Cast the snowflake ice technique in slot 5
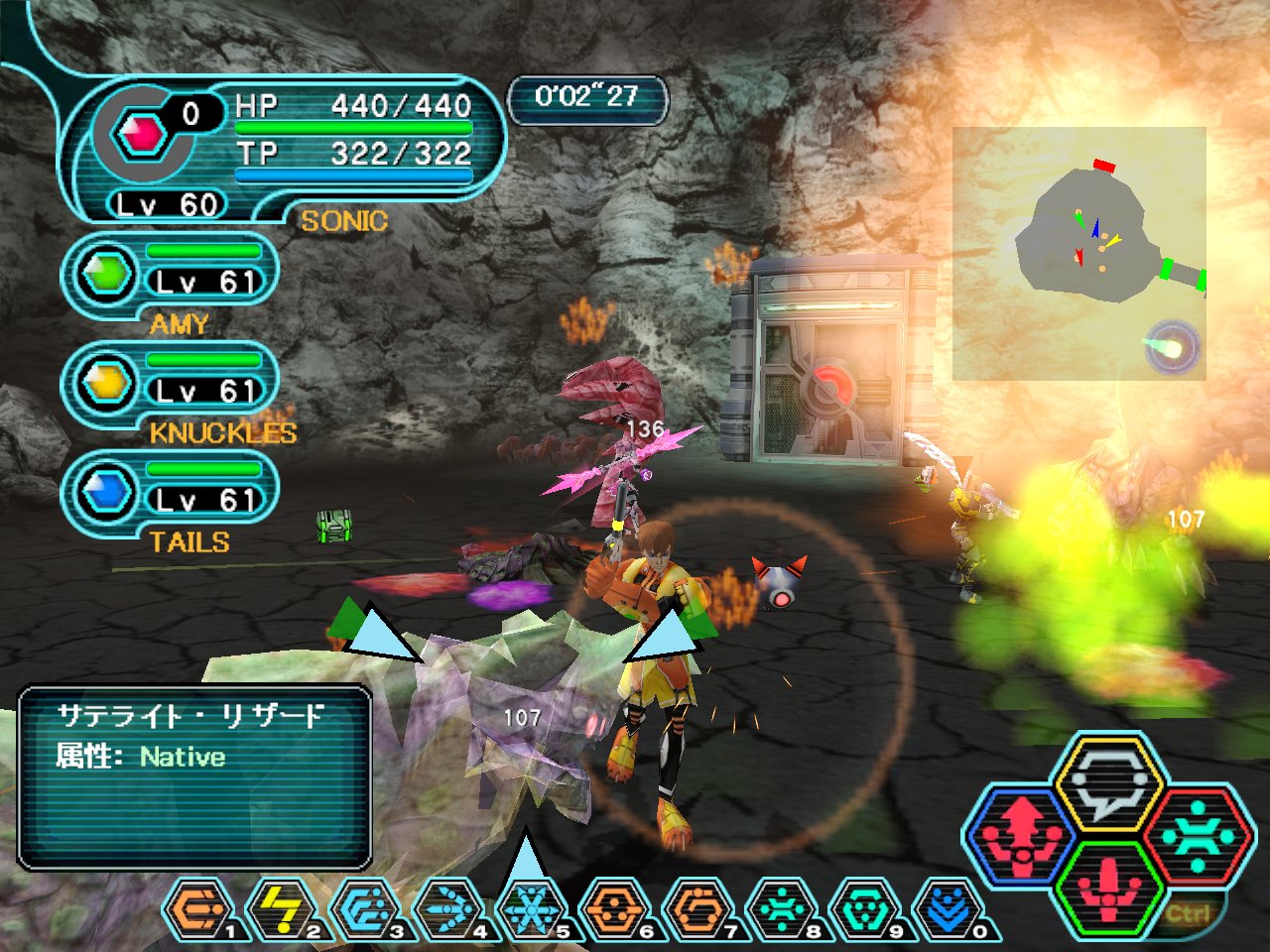The image size is (1270, 952). click(x=532, y=907)
